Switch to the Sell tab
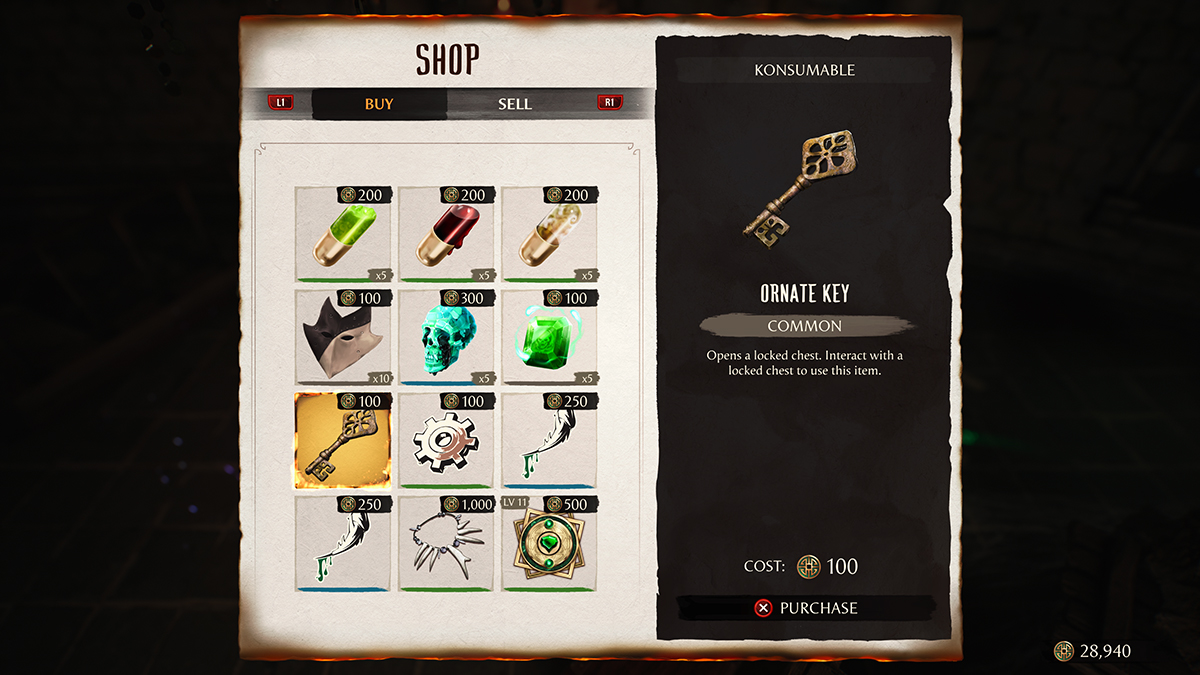The image size is (1200, 675). [514, 104]
